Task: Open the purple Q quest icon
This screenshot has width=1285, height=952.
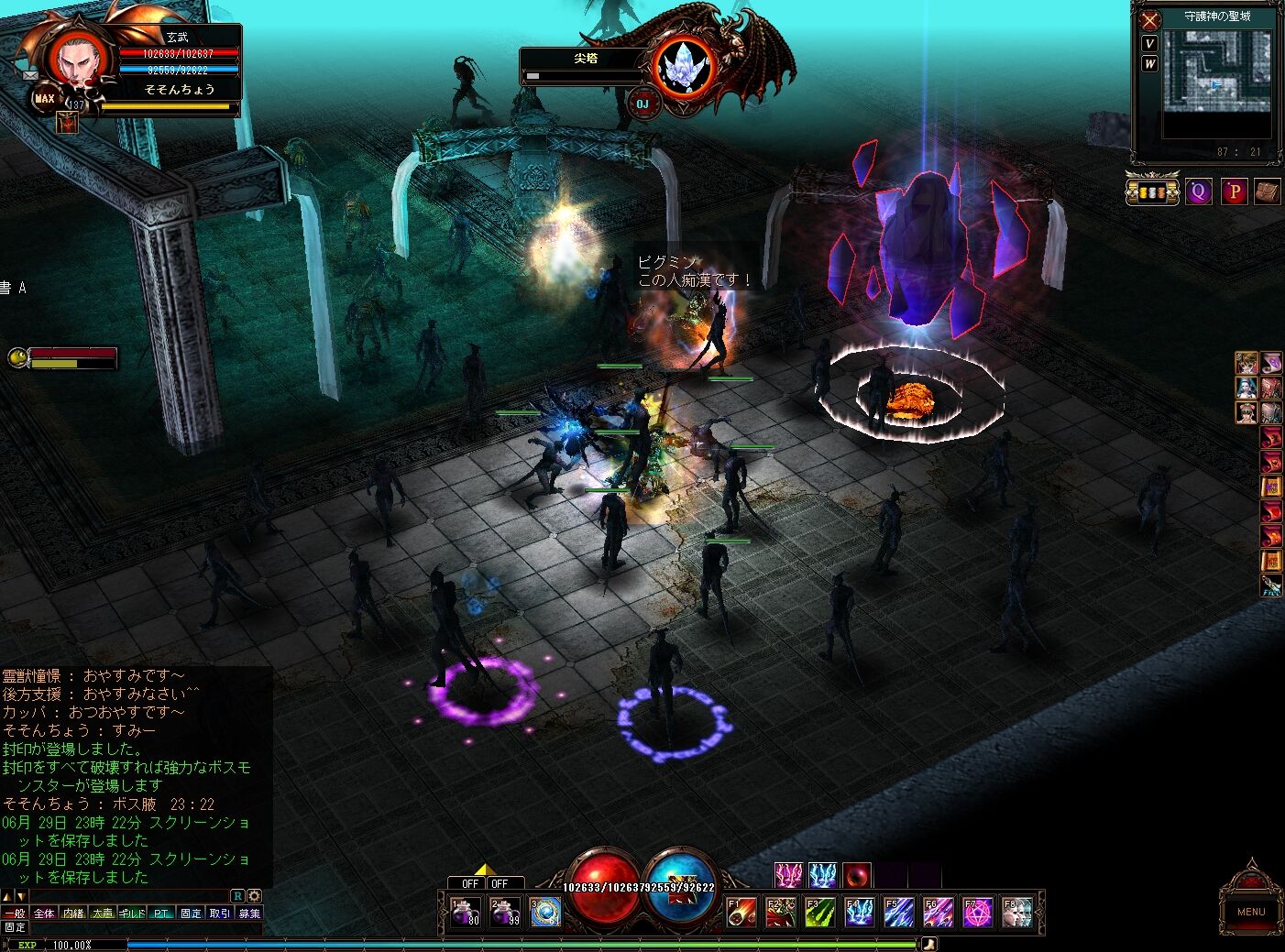Action: (1198, 191)
